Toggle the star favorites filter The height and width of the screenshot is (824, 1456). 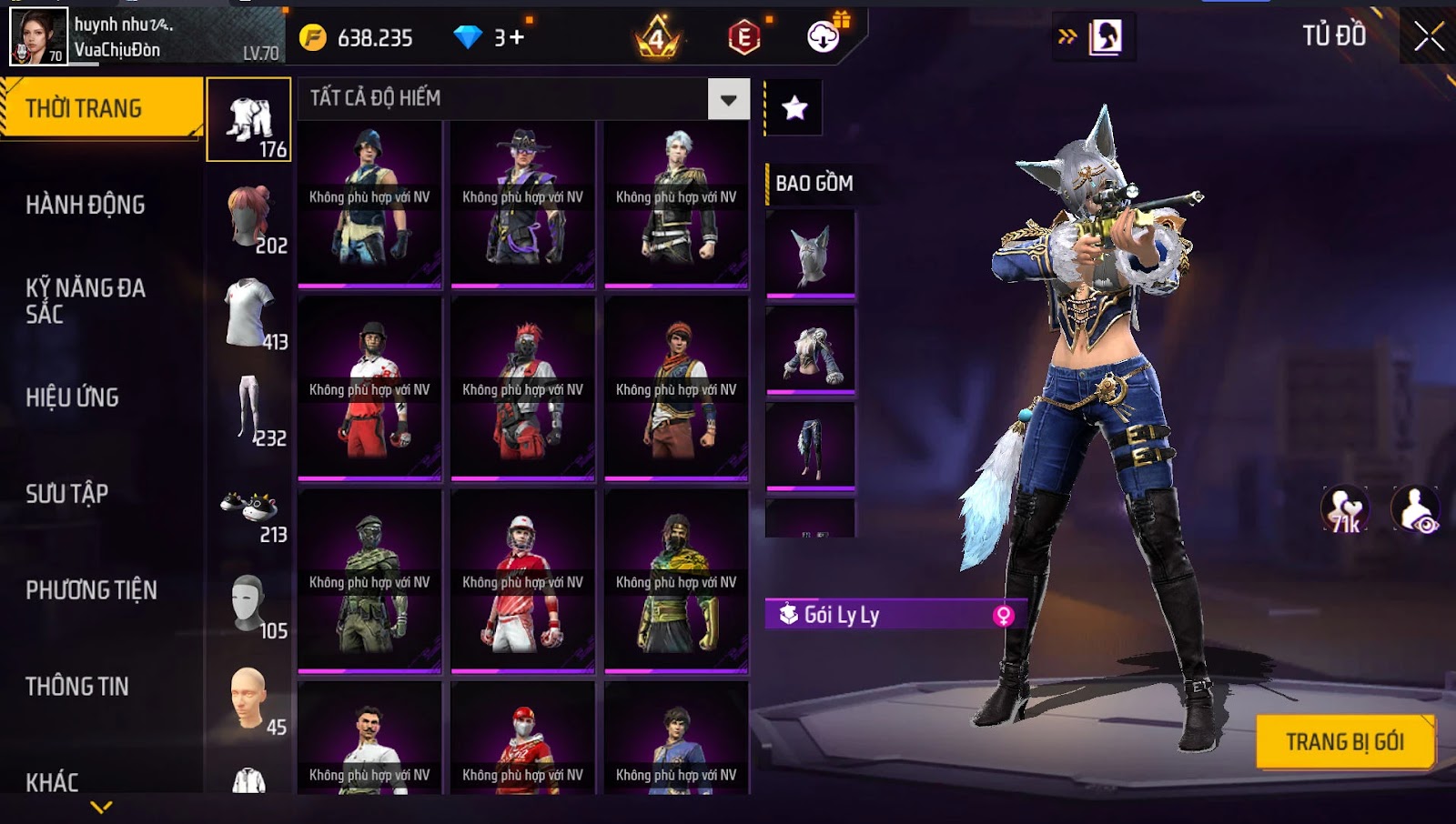pos(794,108)
